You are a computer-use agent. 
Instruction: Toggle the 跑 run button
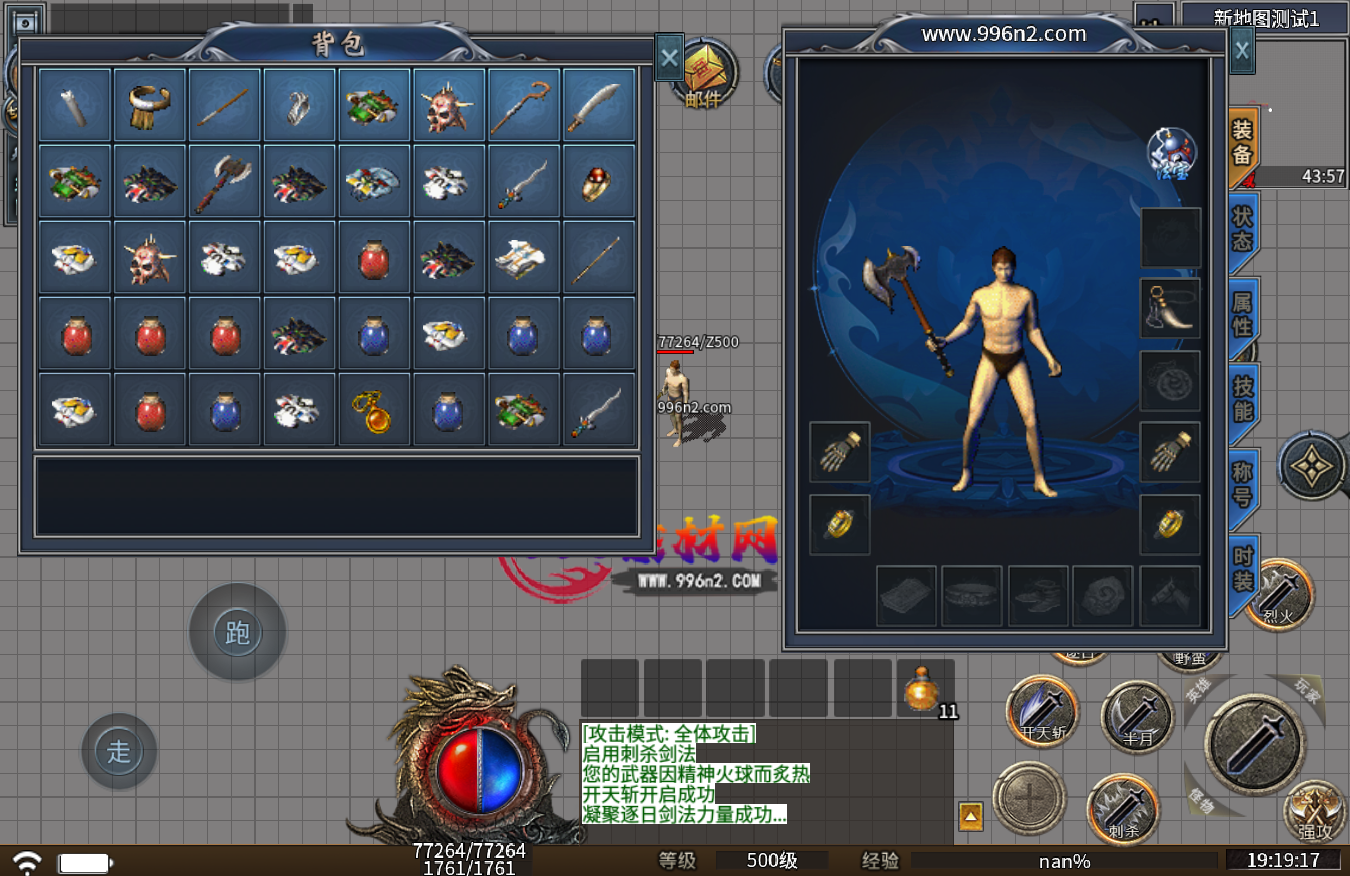tap(238, 632)
